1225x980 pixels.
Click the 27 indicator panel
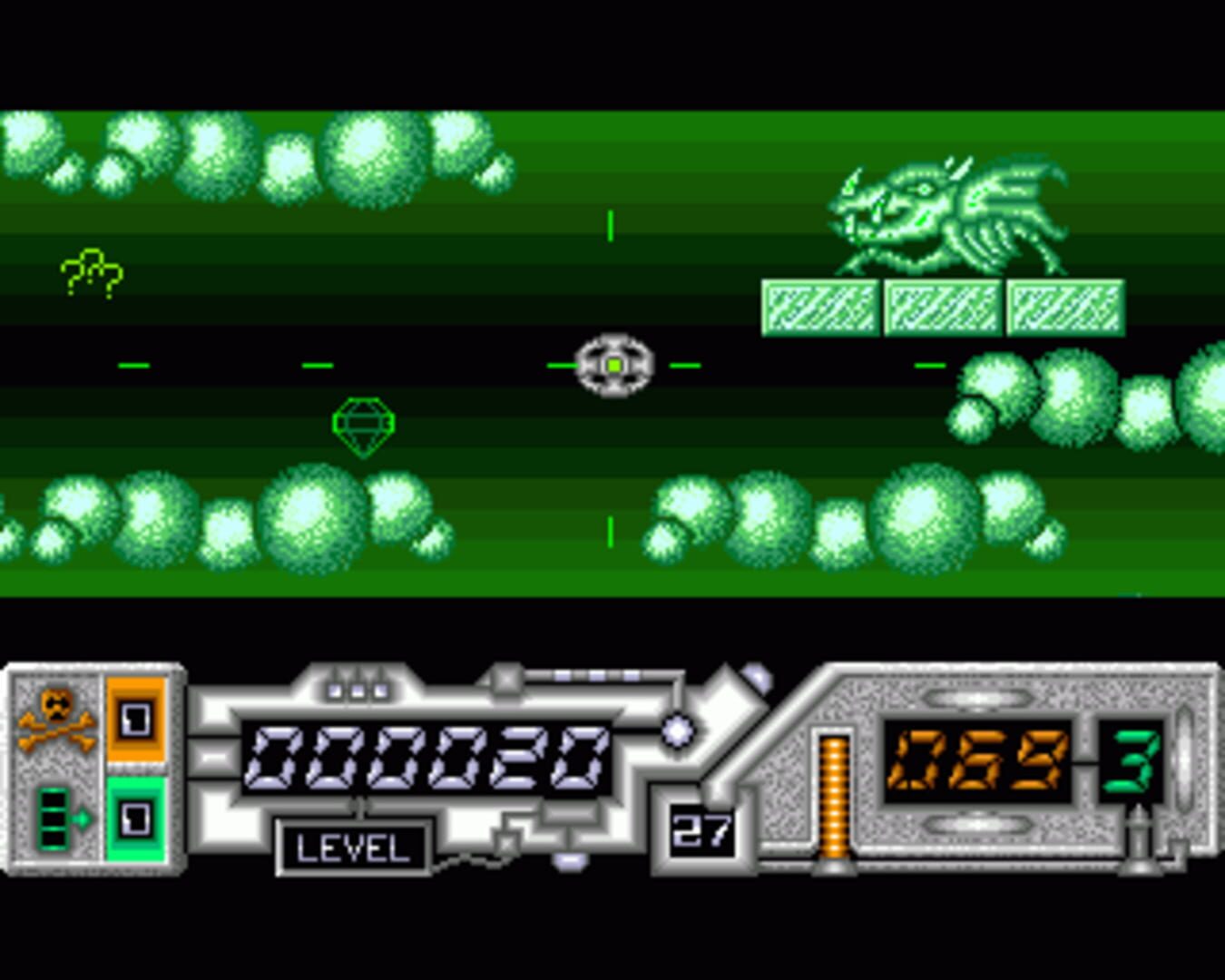(x=701, y=828)
